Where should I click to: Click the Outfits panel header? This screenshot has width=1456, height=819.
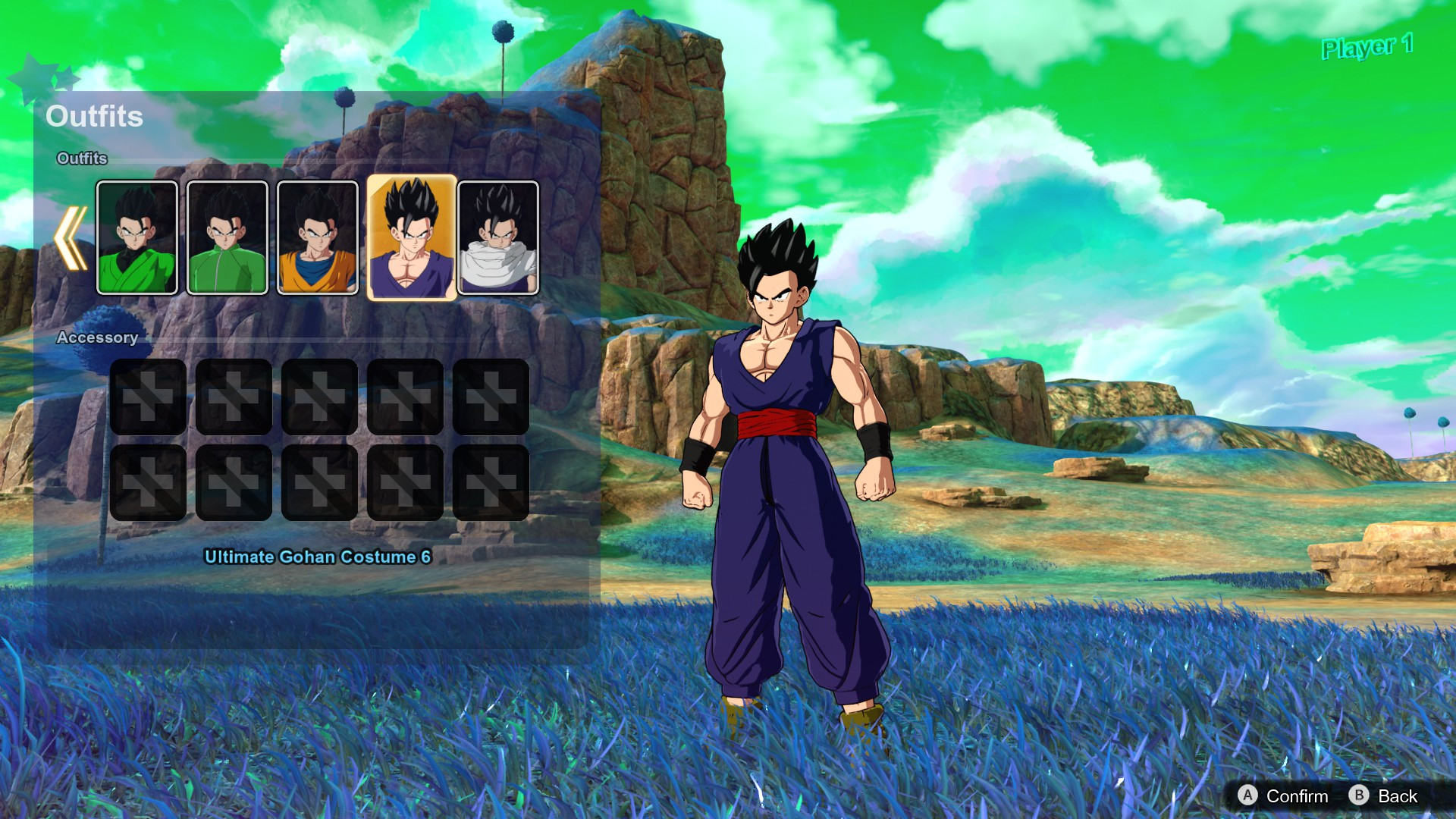pyautogui.click(x=95, y=116)
